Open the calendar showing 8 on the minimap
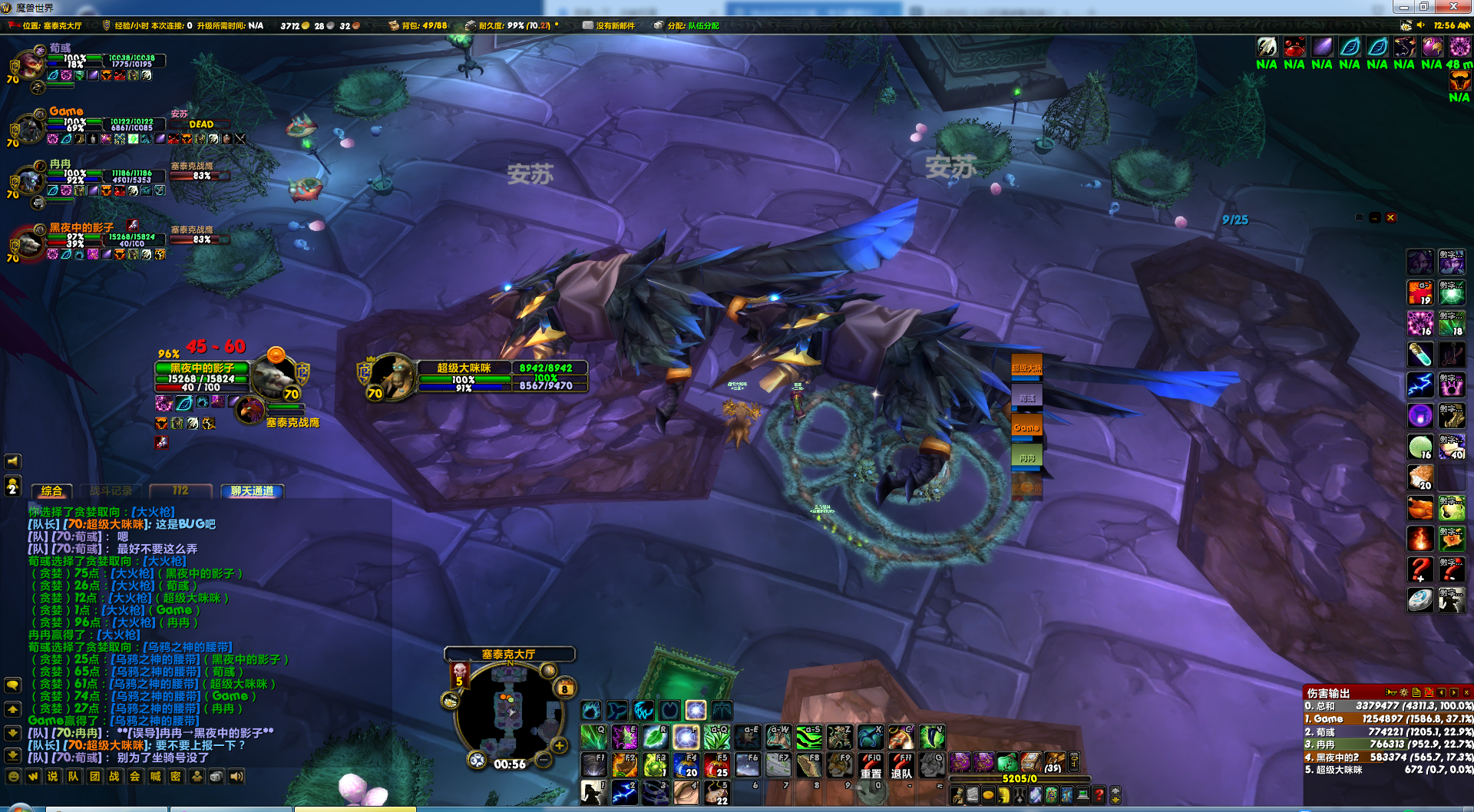 565,688
